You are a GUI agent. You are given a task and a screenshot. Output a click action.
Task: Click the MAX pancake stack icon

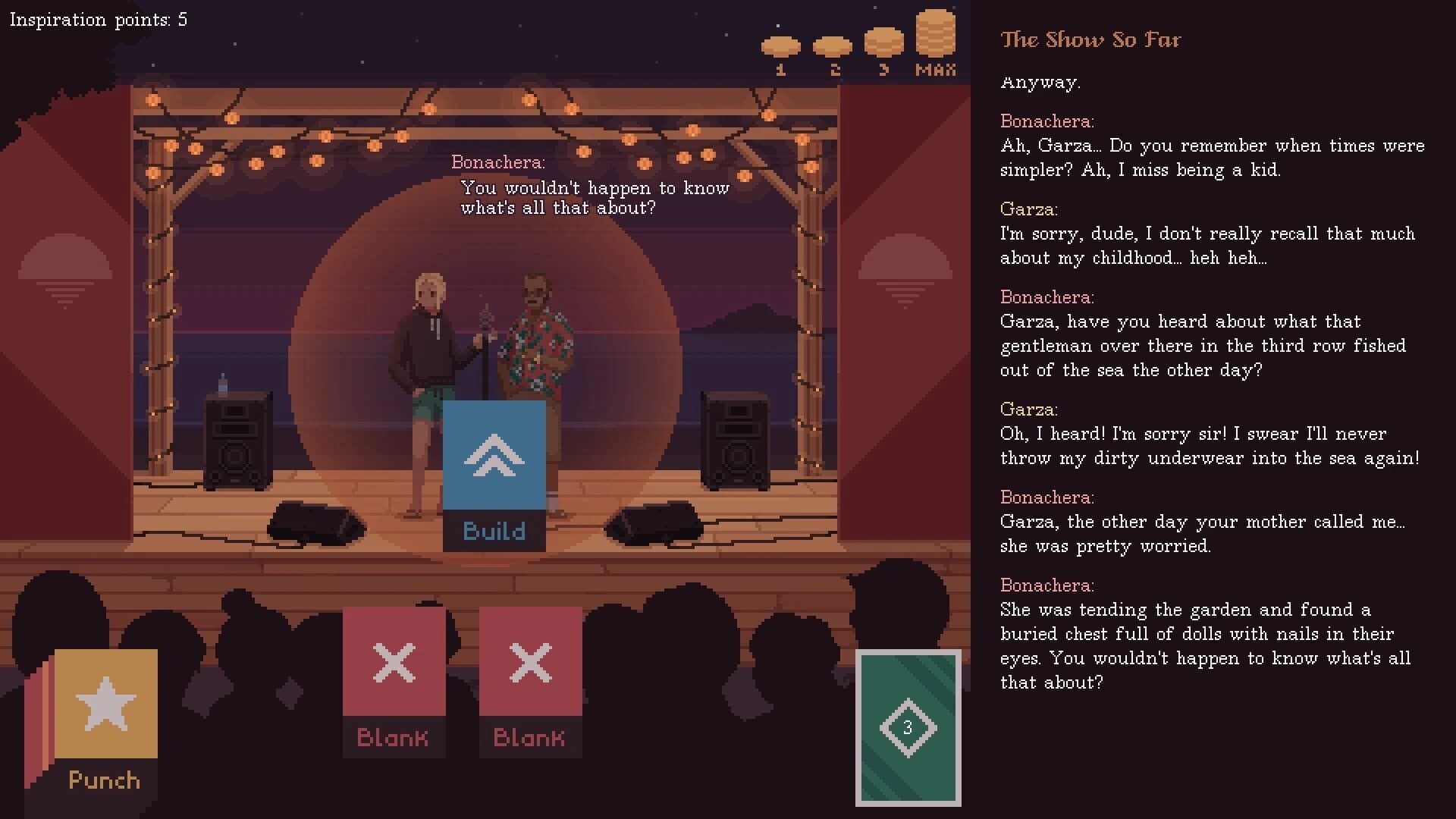coord(937,34)
